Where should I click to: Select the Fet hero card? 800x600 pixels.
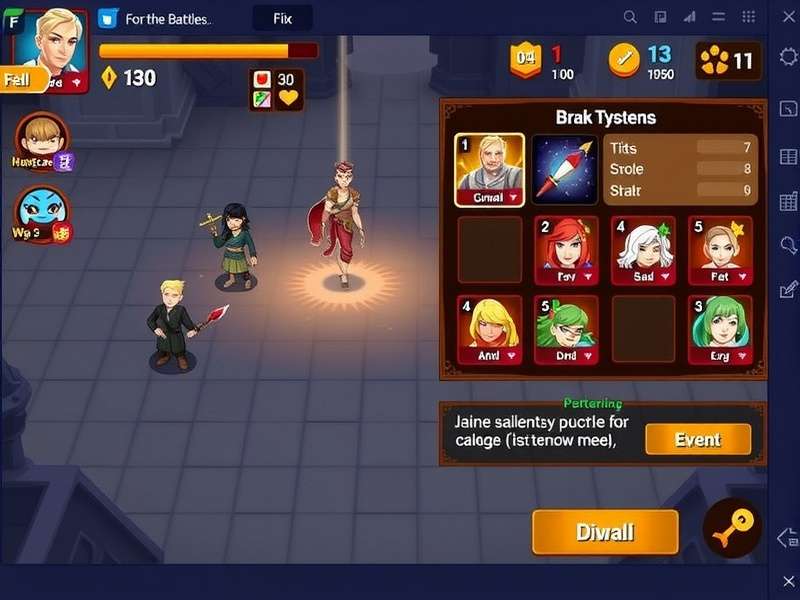720,251
